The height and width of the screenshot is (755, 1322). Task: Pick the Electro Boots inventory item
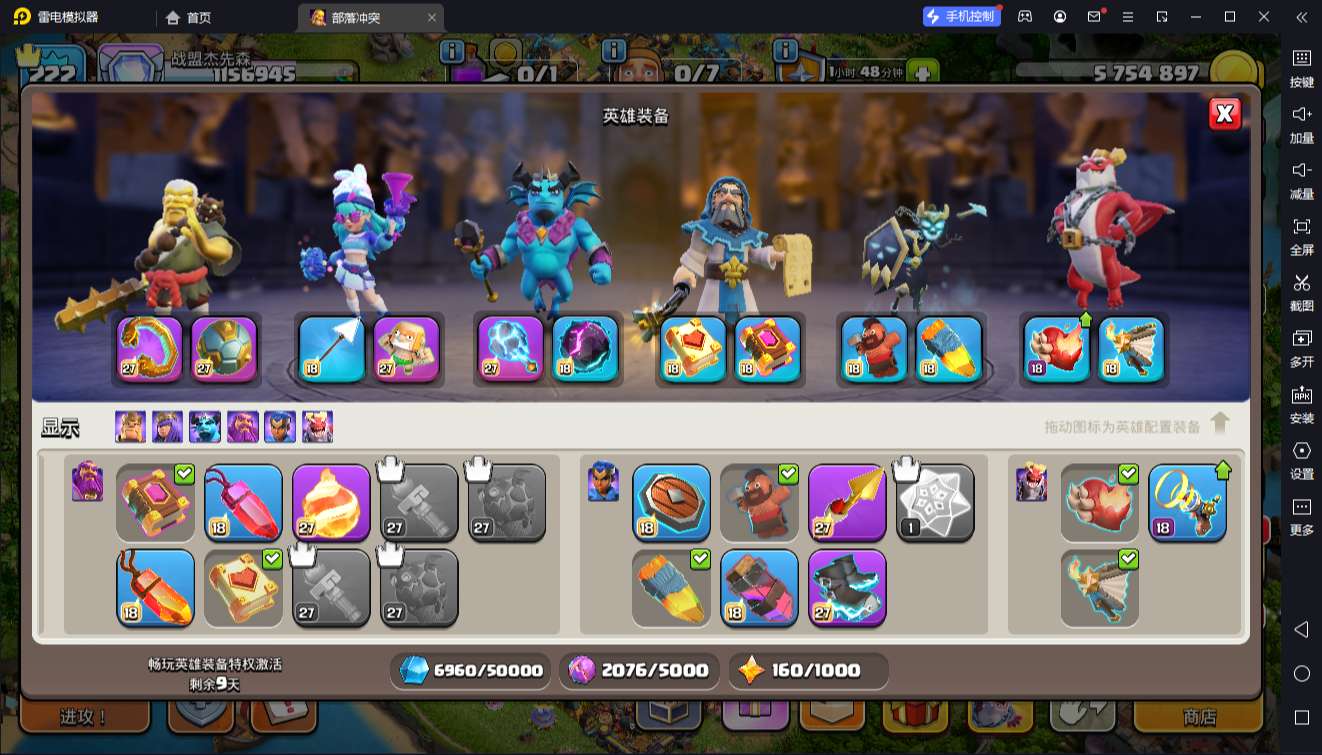coord(847,587)
